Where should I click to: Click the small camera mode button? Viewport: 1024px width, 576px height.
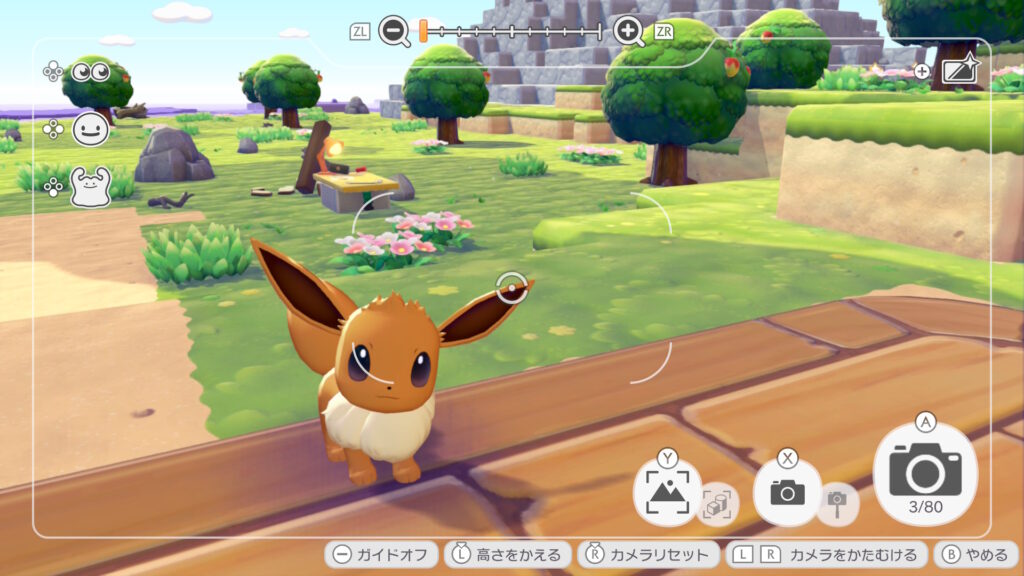(787, 492)
